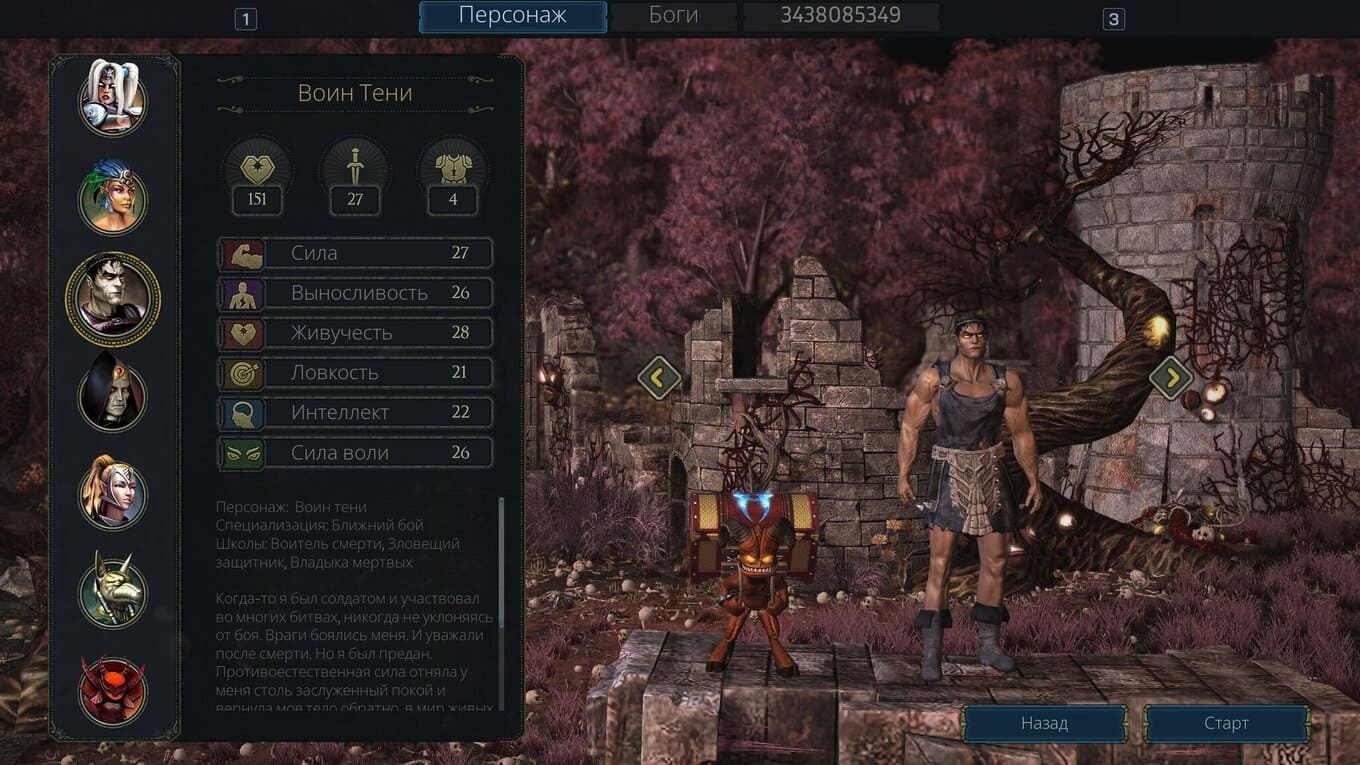
Task: Select the Сила воли attribute row
Action: pyautogui.click(x=356, y=453)
